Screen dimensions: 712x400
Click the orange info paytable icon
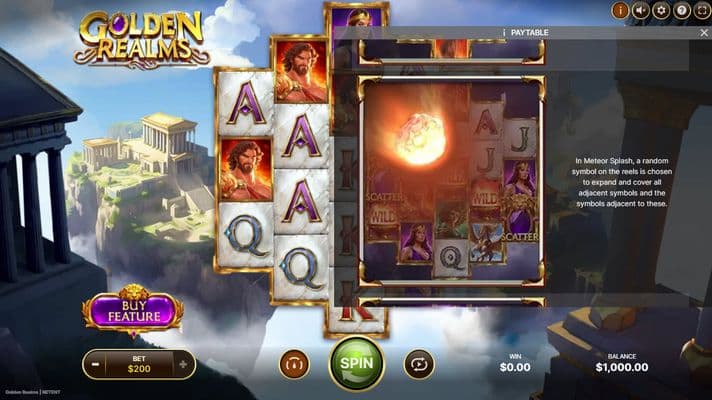coord(620,11)
